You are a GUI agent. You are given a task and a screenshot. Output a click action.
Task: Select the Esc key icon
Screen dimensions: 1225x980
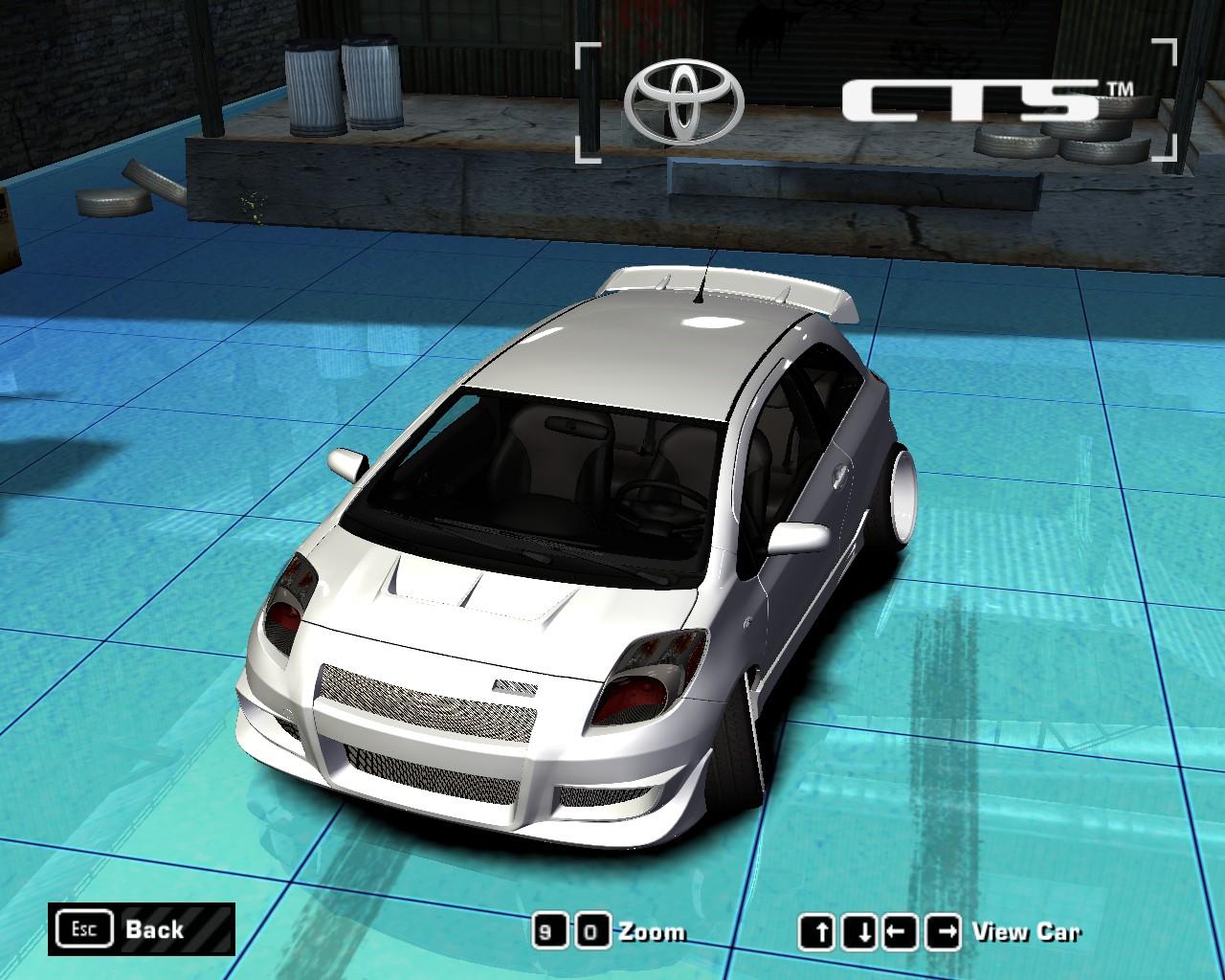(83, 928)
